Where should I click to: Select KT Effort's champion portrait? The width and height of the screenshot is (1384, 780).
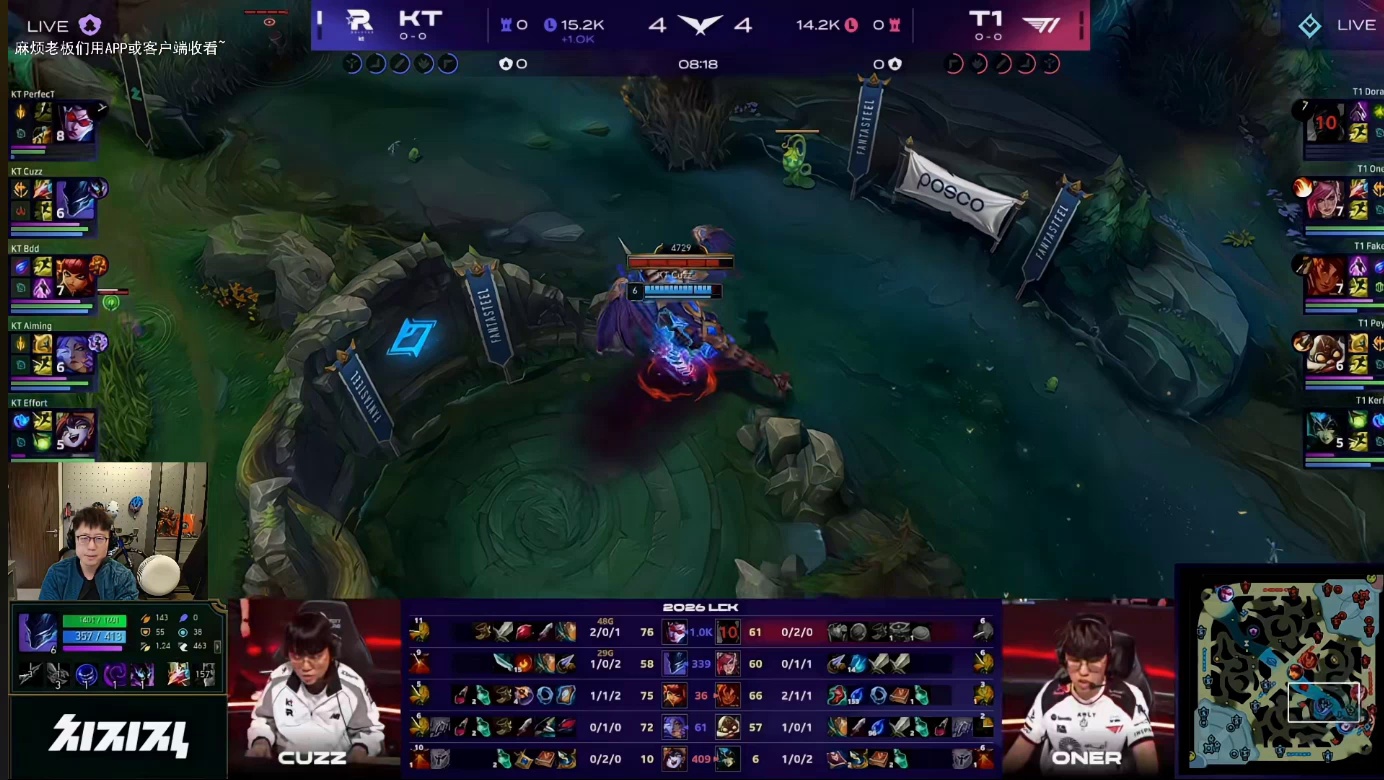74,431
